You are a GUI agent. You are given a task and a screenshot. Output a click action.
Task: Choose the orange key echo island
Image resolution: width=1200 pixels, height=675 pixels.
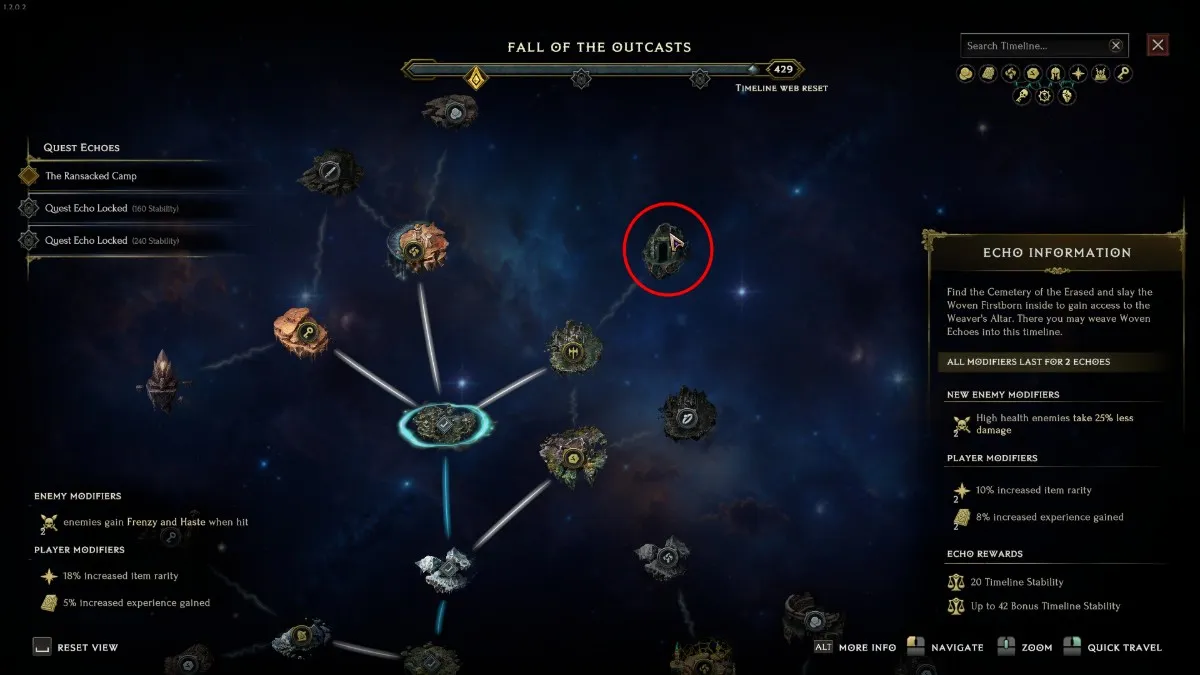(x=302, y=334)
